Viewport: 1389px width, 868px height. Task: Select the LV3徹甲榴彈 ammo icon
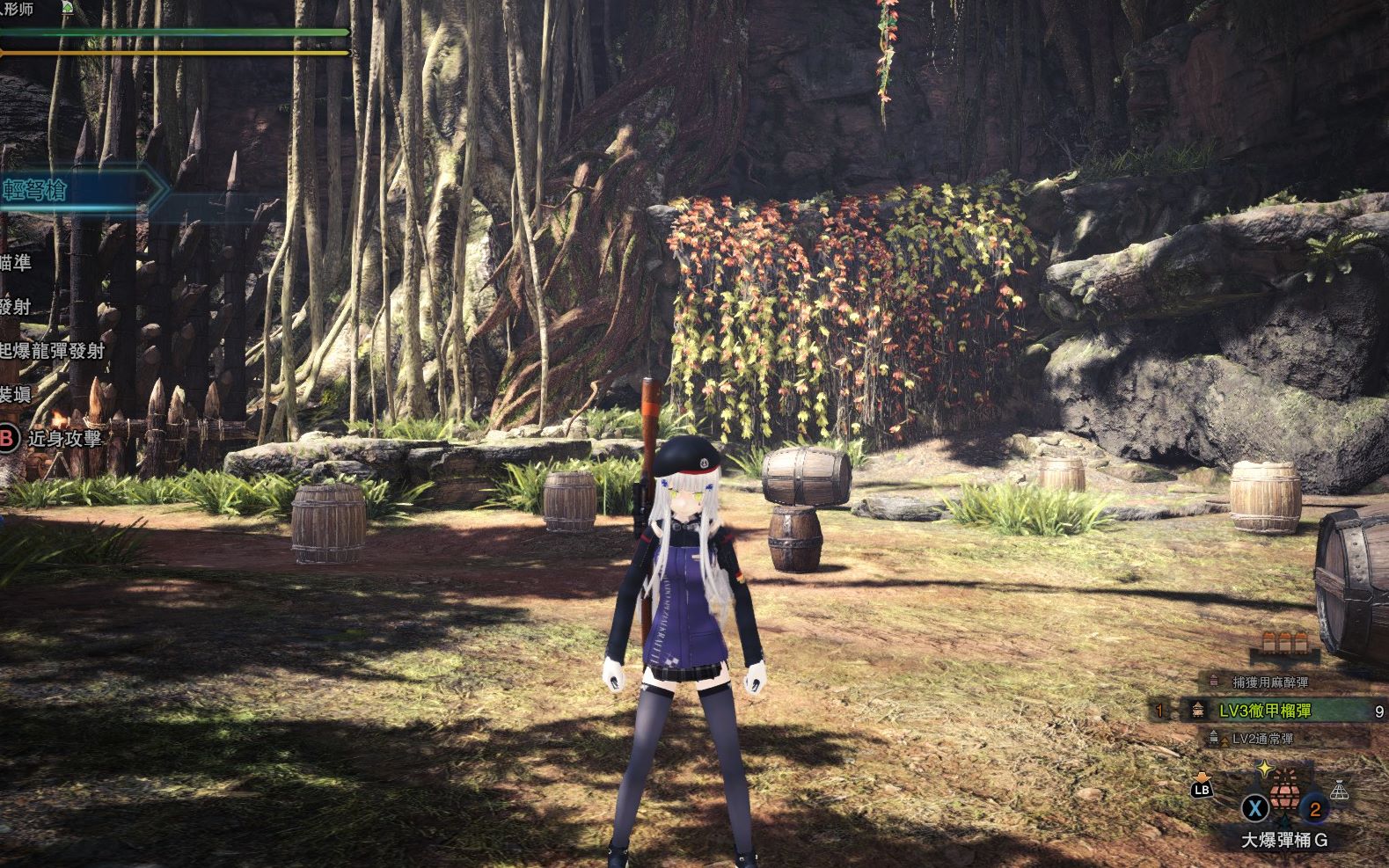[1197, 709]
